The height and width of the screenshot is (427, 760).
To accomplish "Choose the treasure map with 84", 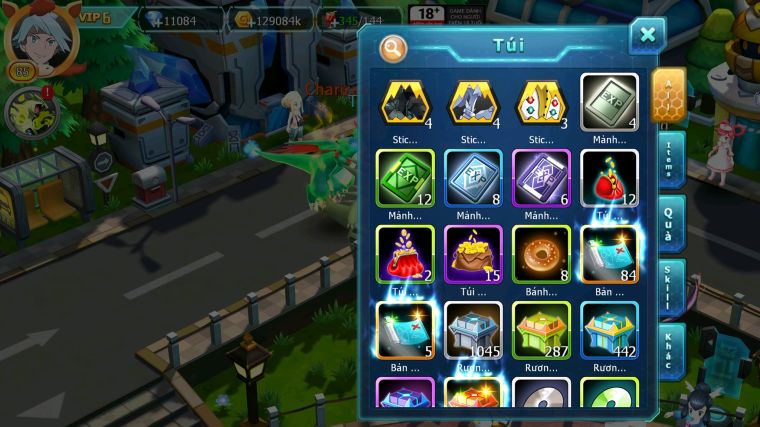I will coord(609,255).
